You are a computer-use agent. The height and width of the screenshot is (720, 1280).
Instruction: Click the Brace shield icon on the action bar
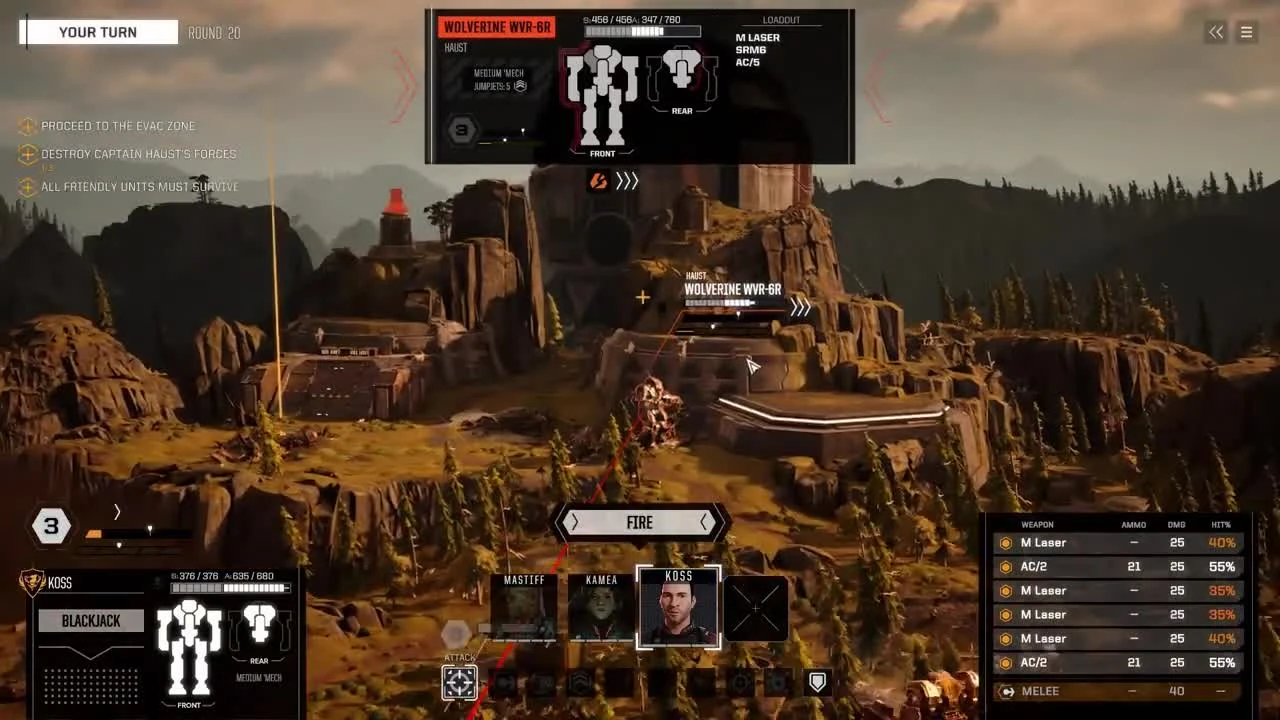816,682
